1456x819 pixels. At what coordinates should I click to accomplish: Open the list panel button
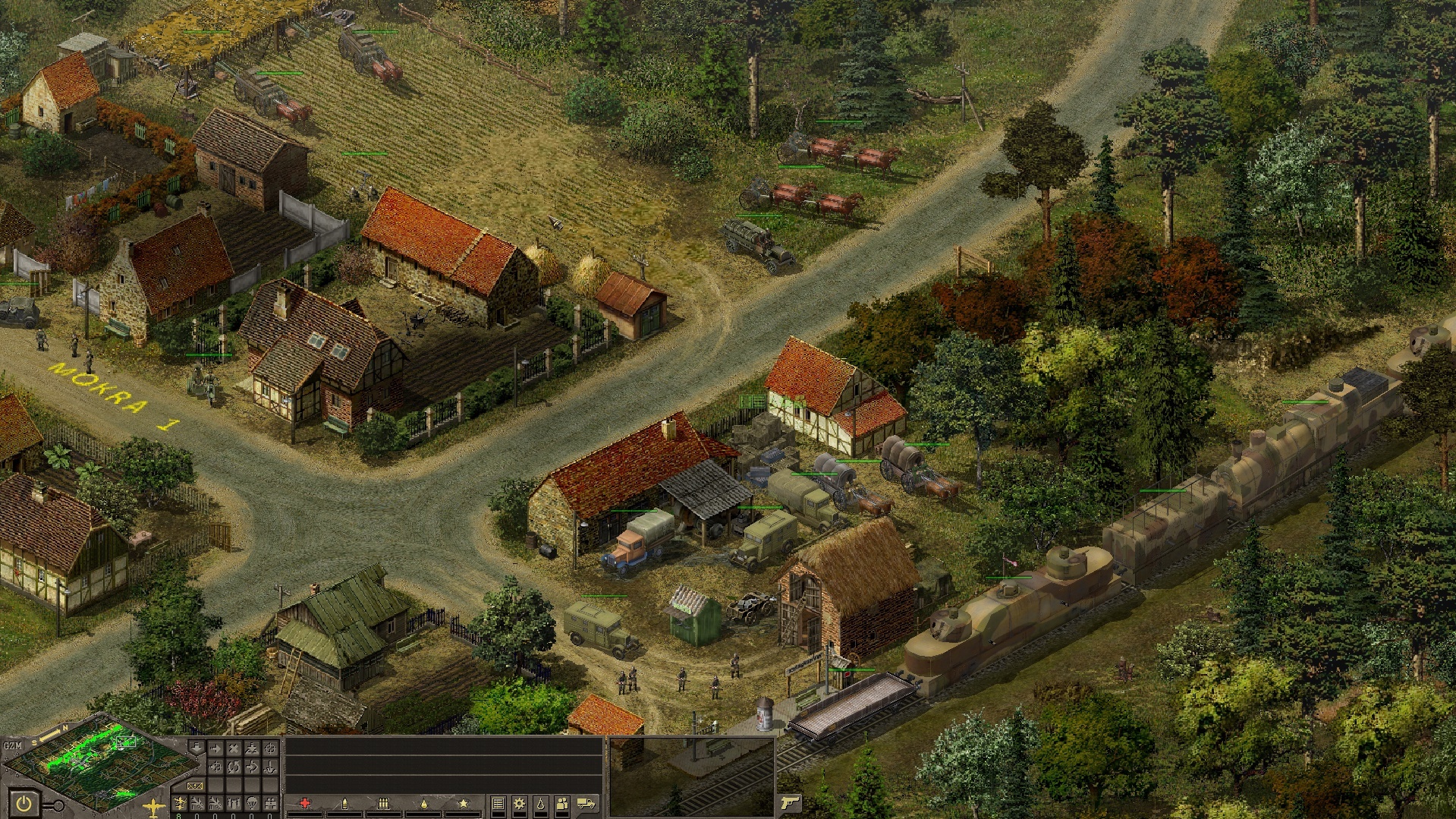[498, 804]
